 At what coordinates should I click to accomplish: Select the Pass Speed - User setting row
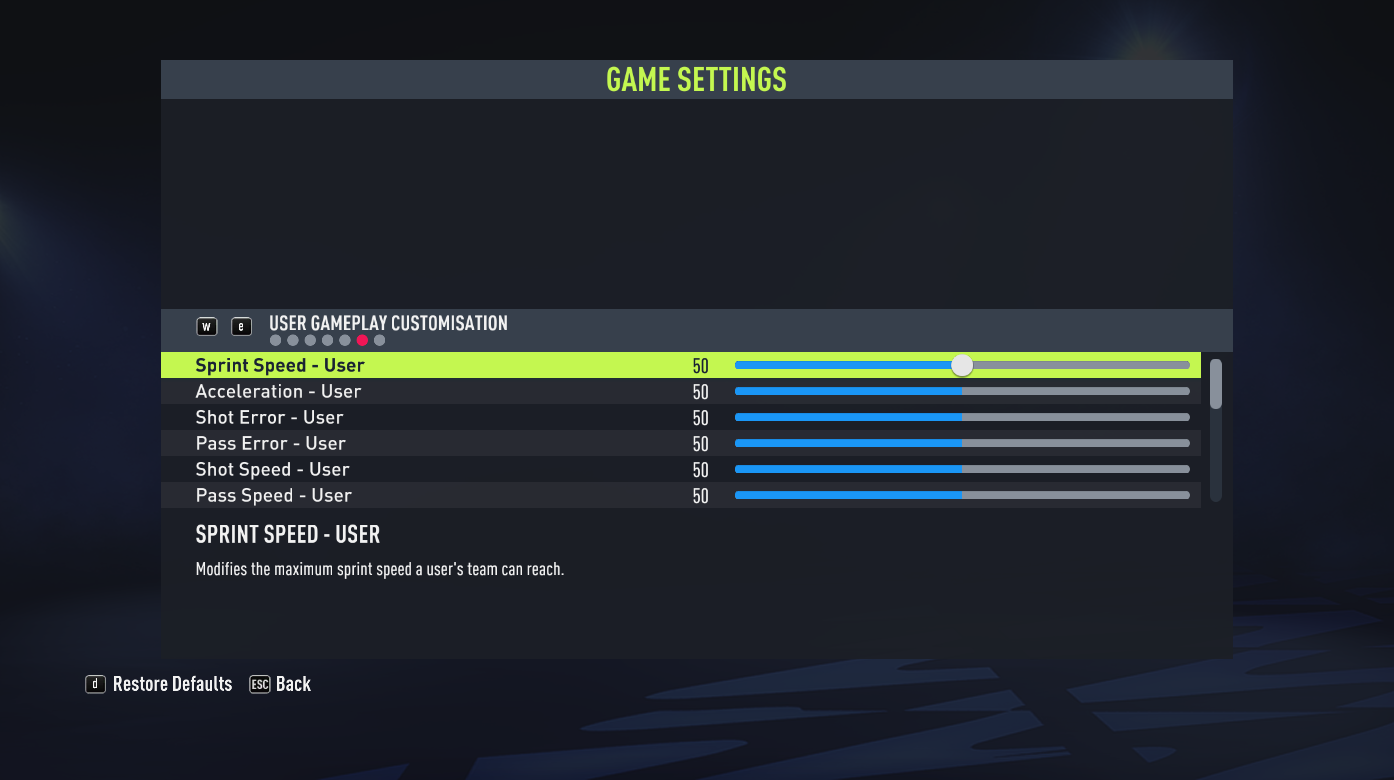click(400, 495)
